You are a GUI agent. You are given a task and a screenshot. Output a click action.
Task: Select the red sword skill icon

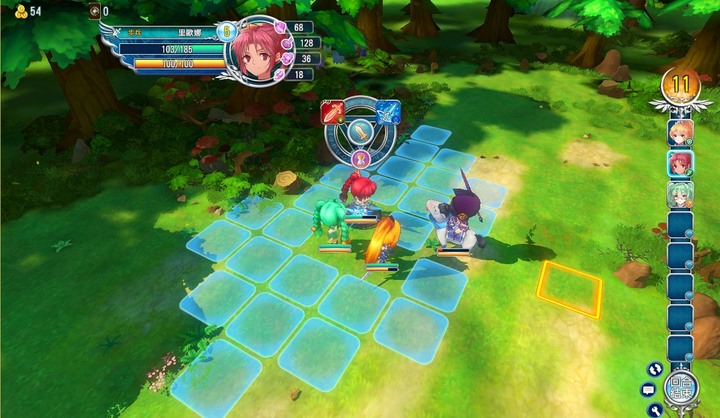332,112
